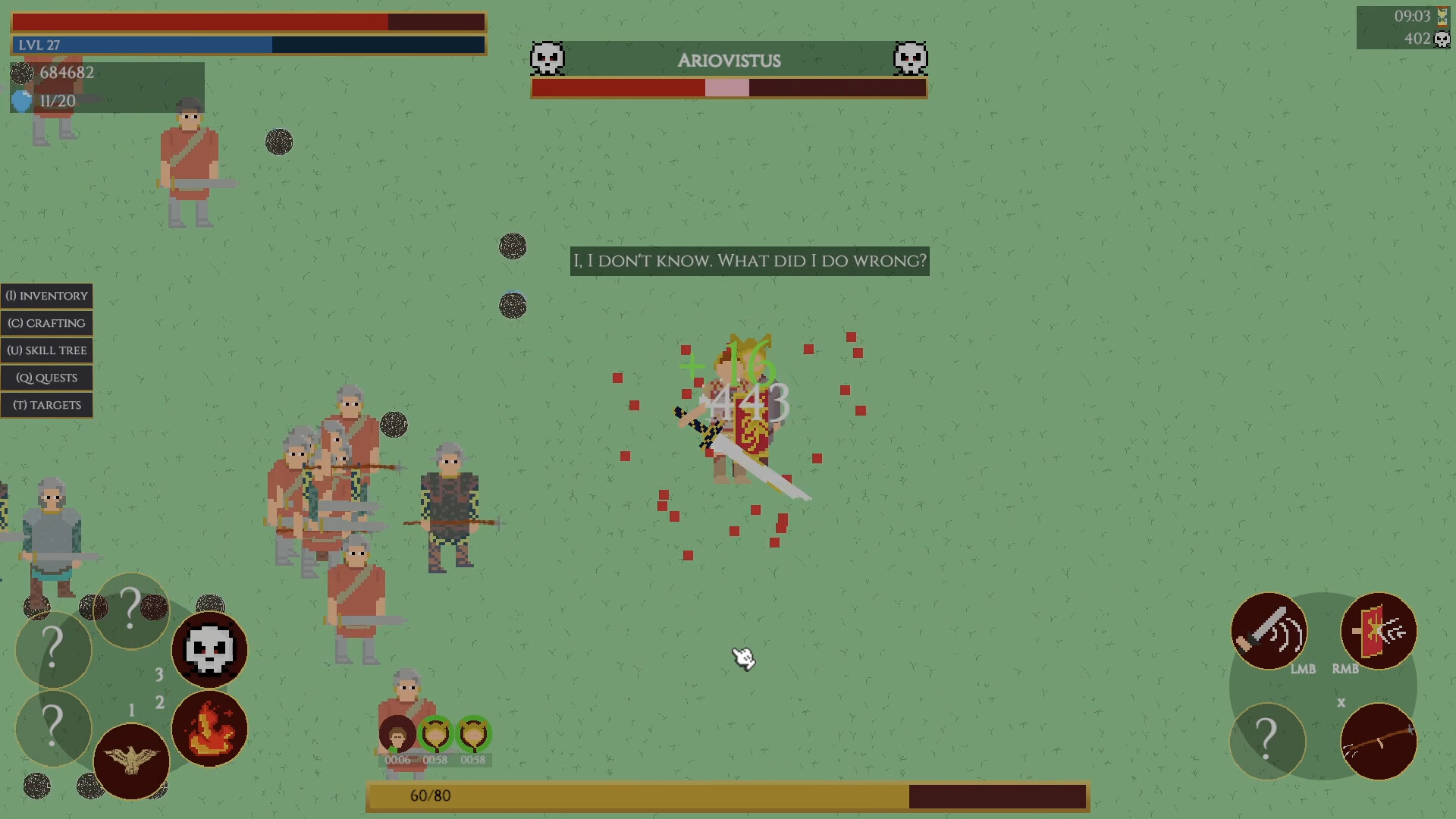The height and width of the screenshot is (819, 1456).
Task: Open the Skill Tree
Action: click(46, 350)
